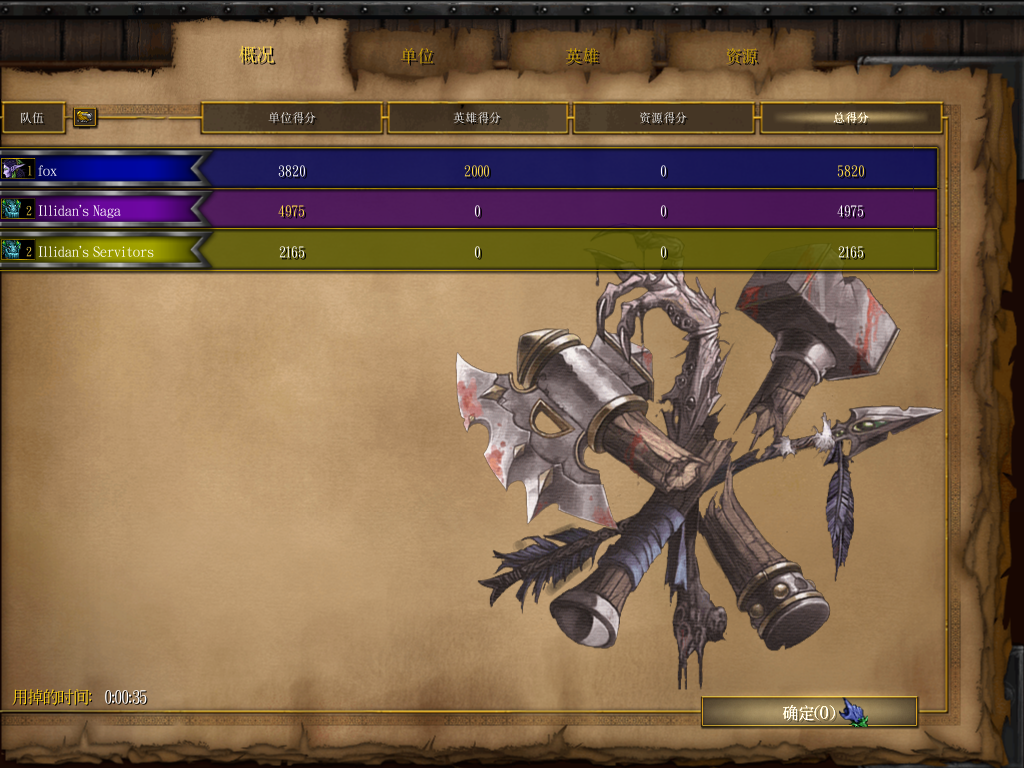This screenshot has width=1024, height=768.
Task: Click the Illidan's Servitors player row
Action: (x=100, y=251)
